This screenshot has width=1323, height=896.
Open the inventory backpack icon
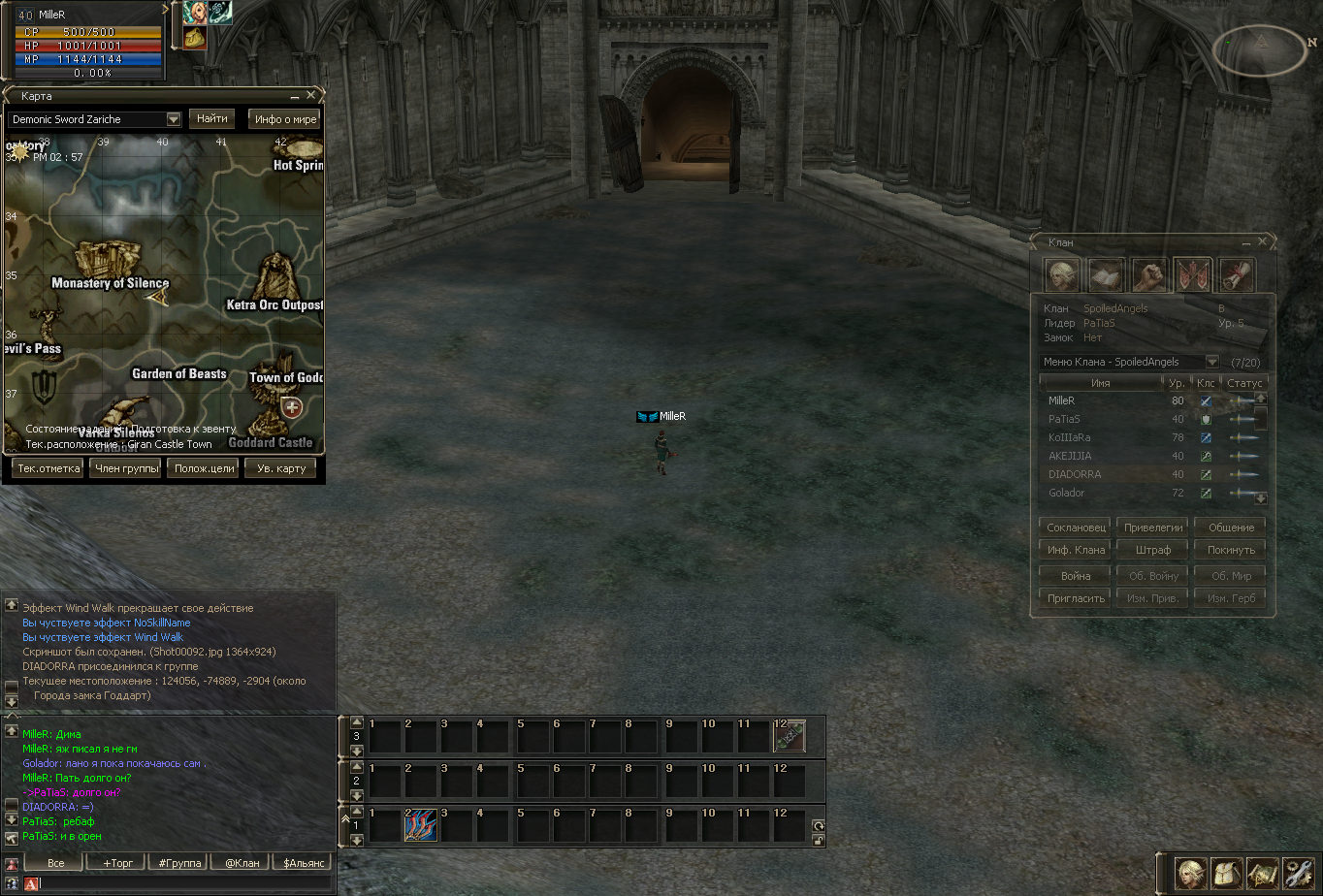(1227, 874)
